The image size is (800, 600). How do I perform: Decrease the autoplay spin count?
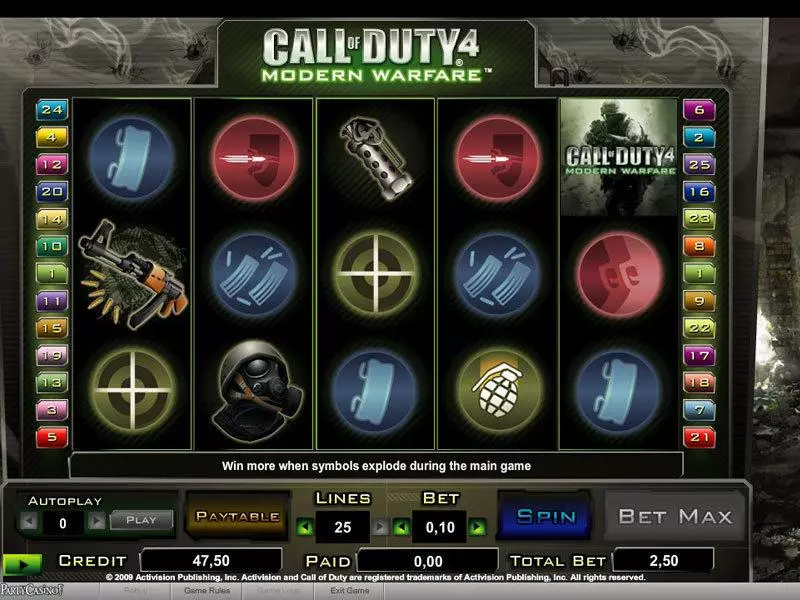28,521
